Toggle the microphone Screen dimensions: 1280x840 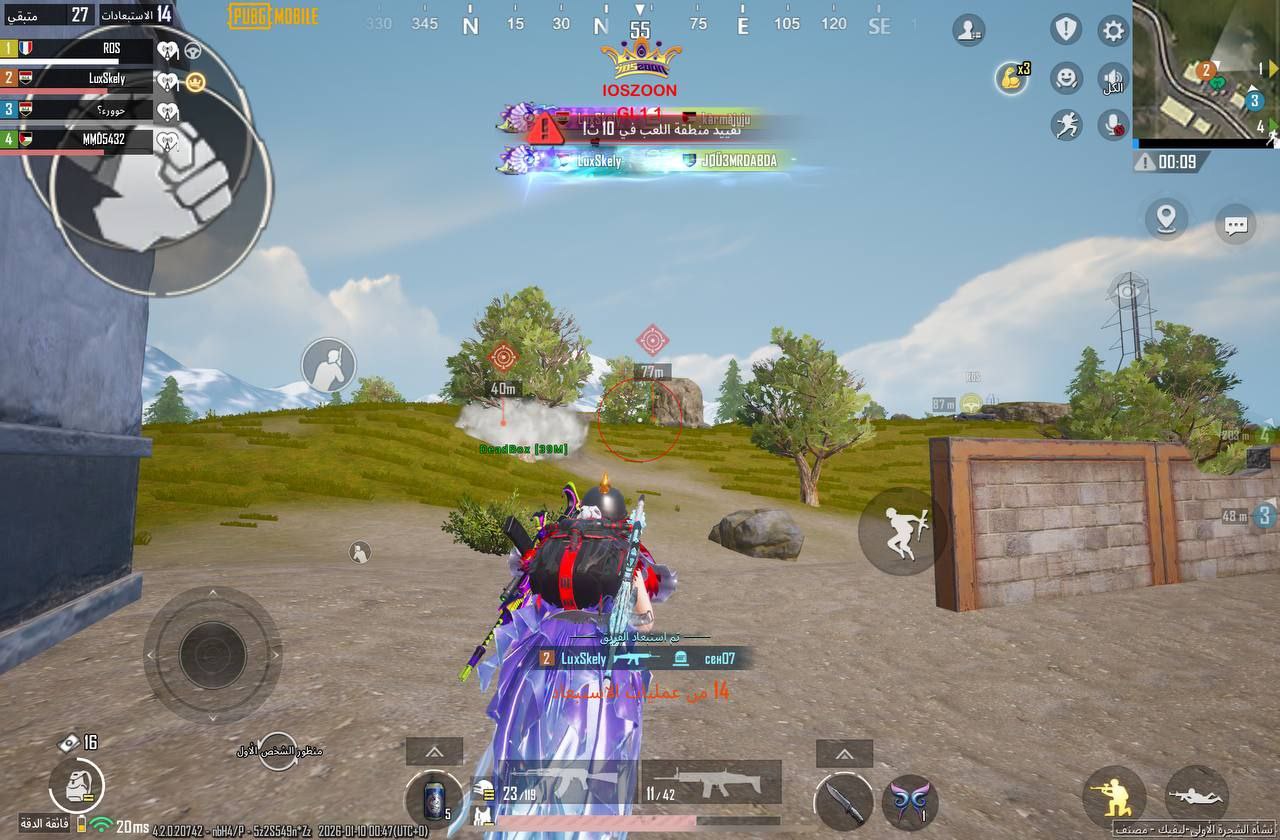coord(1113,124)
